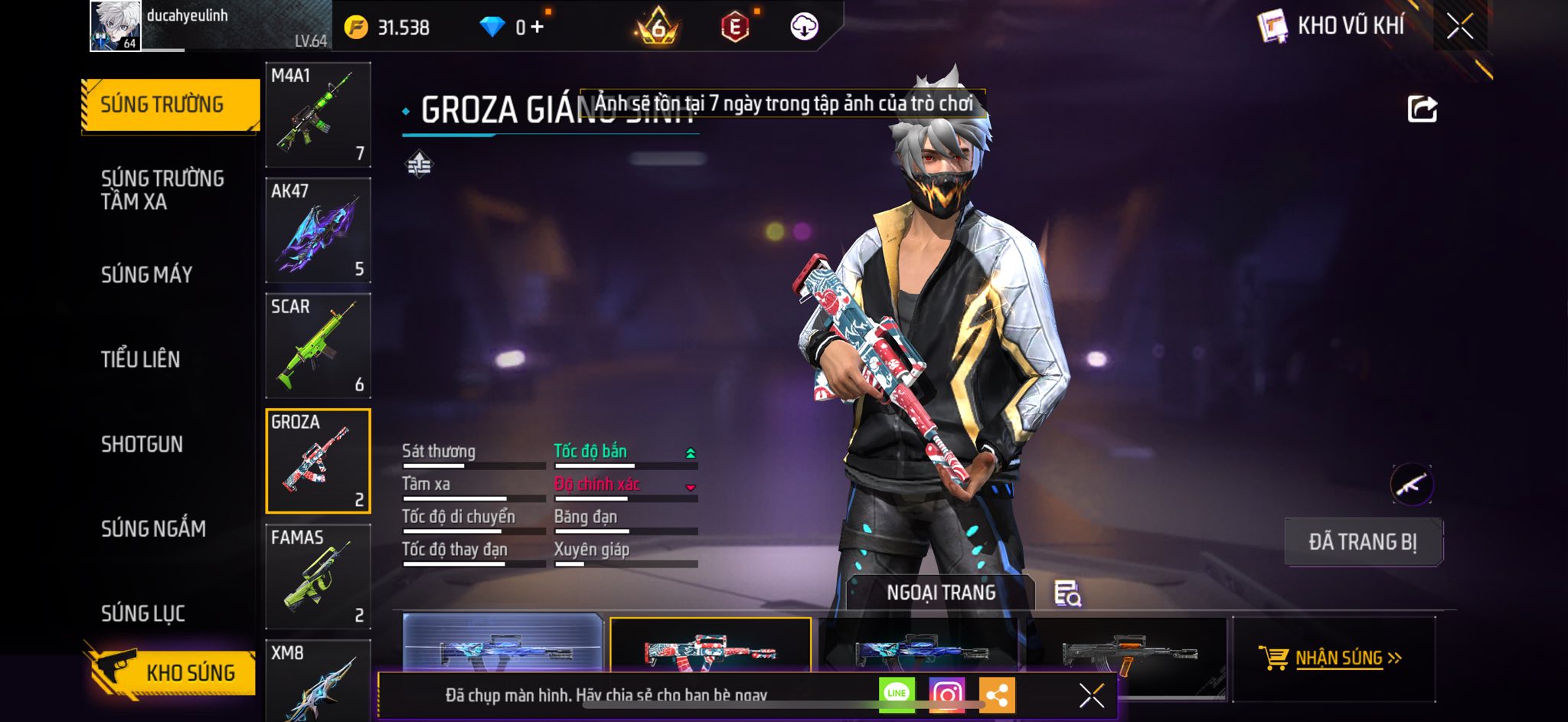Image resolution: width=1568 pixels, height=722 pixels.
Task: View the Súng Lục category
Action: [x=143, y=613]
